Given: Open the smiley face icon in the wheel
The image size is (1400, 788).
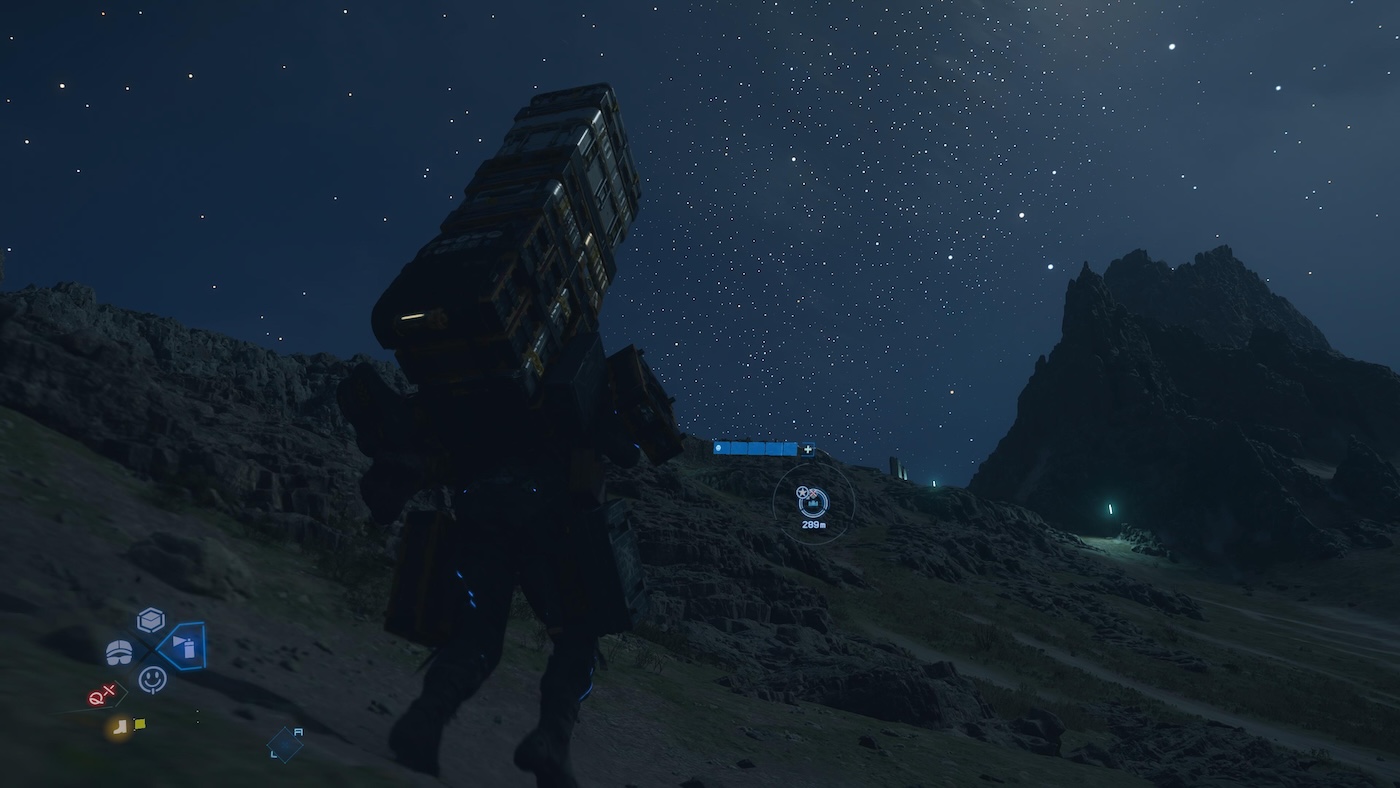Looking at the screenshot, I should click(152, 679).
